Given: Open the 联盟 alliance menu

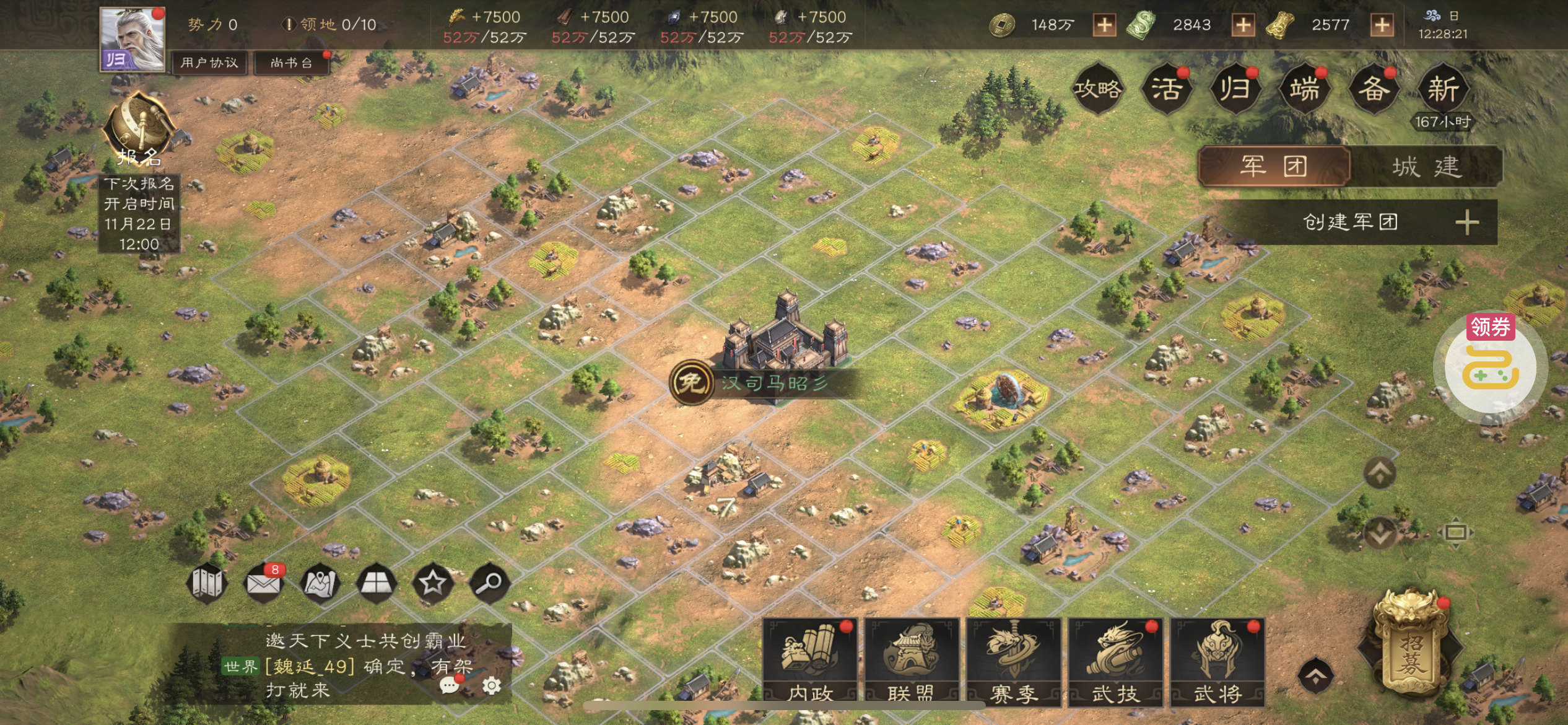Looking at the screenshot, I should (912, 662).
